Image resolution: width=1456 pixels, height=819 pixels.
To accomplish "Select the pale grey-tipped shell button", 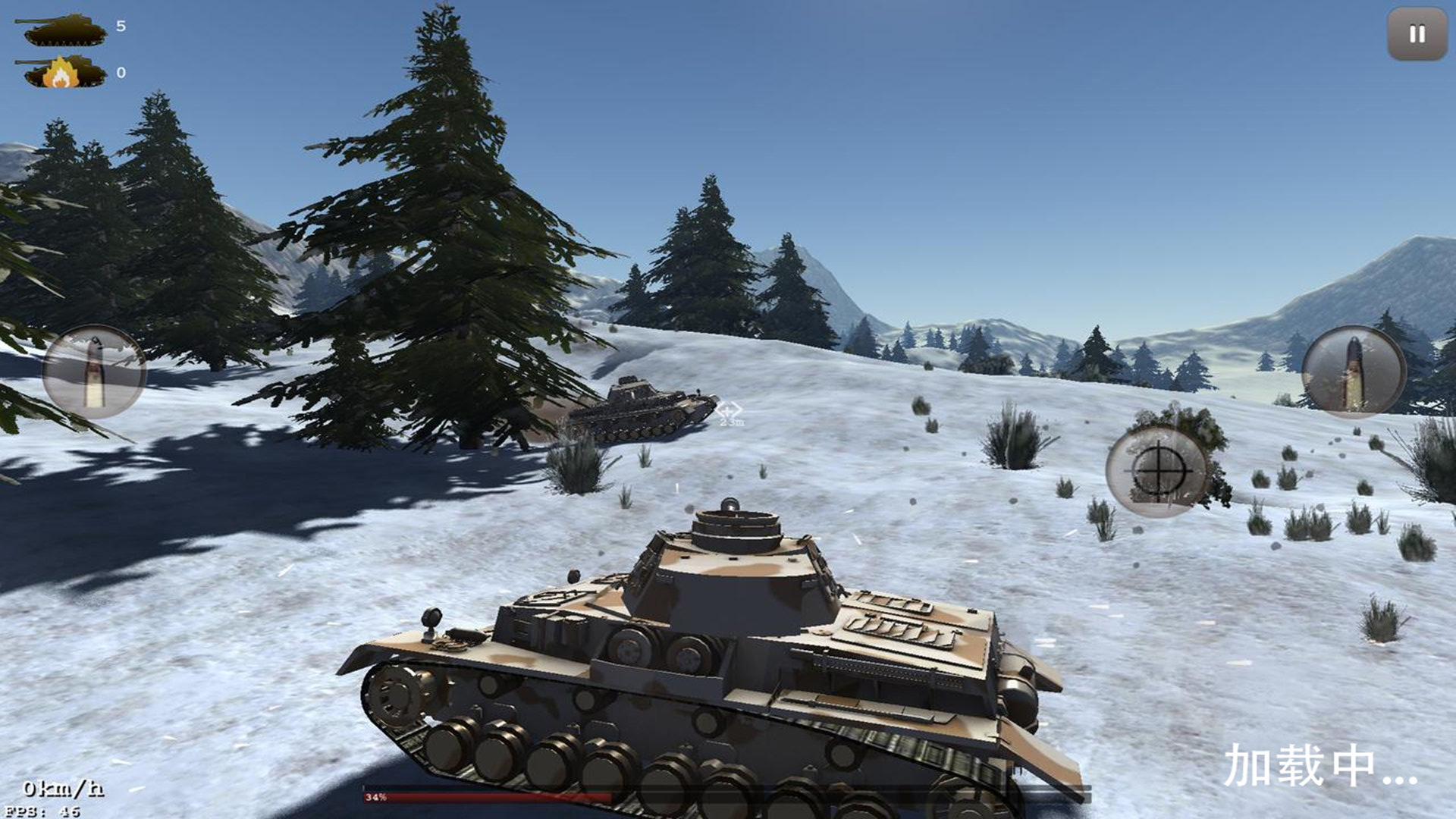I will (x=94, y=372).
